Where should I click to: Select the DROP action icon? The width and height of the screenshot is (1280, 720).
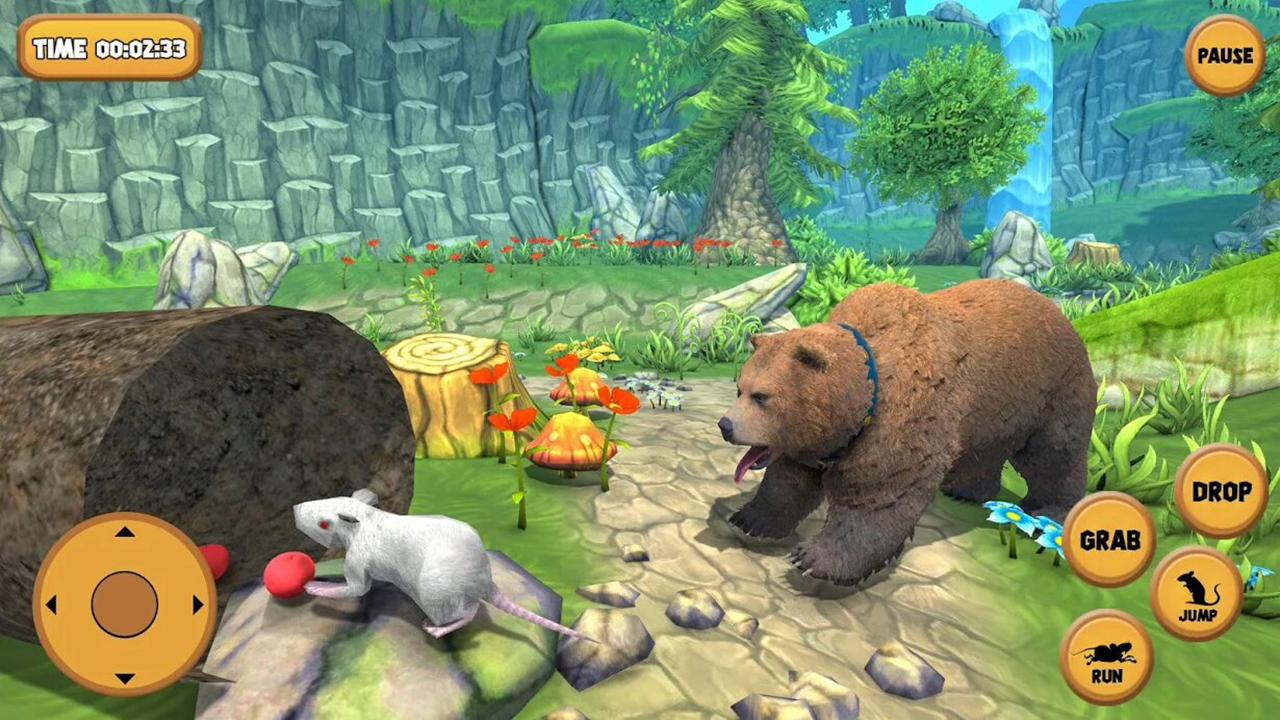(1220, 492)
